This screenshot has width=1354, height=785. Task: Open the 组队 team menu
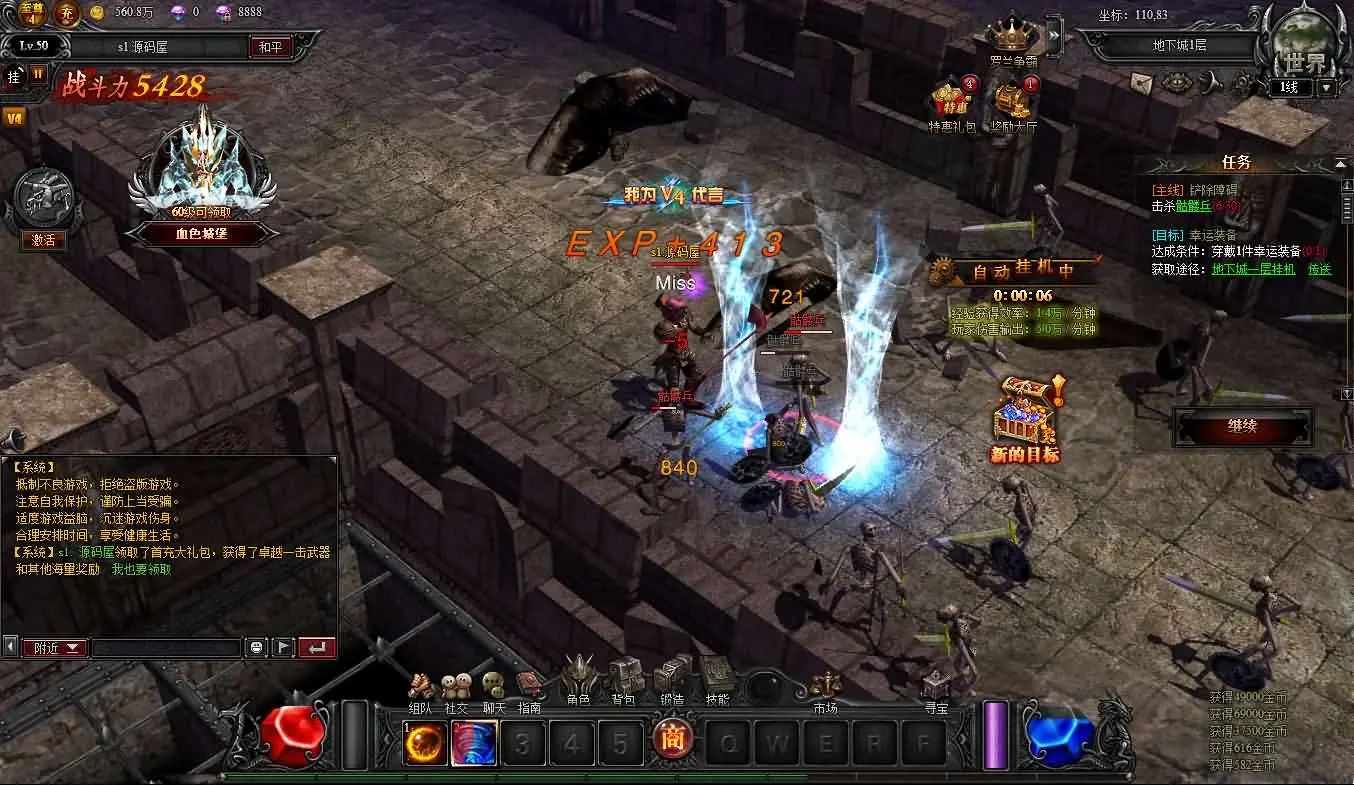pyautogui.click(x=421, y=690)
